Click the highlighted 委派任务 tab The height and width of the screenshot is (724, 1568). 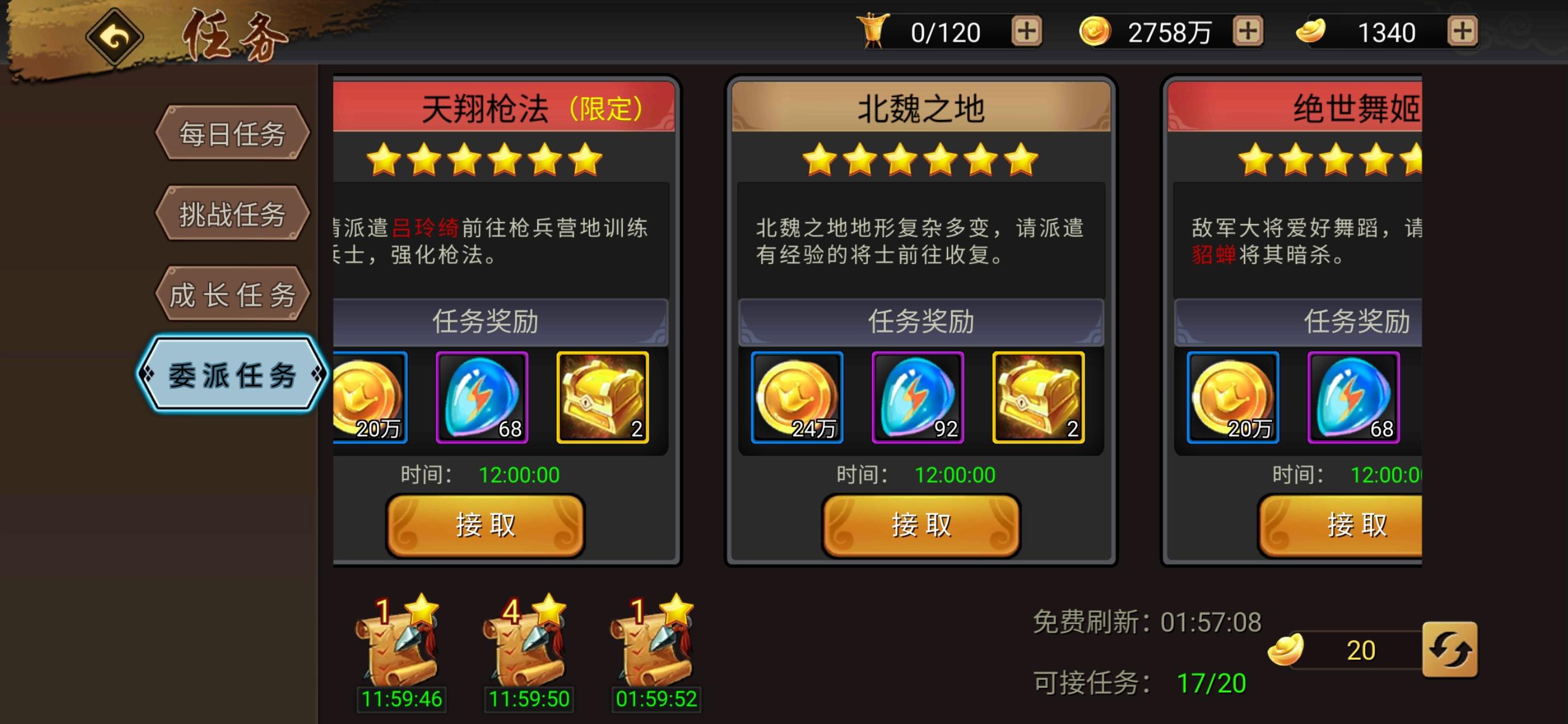click(234, 376)
